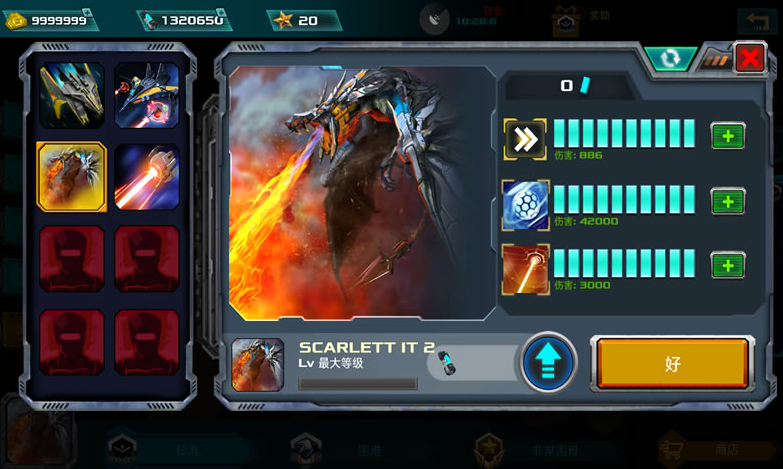Close the ship upgrade panel
The width and height of the screenshot is (783, 469).
pyautogui.click(x=749, y=59)
